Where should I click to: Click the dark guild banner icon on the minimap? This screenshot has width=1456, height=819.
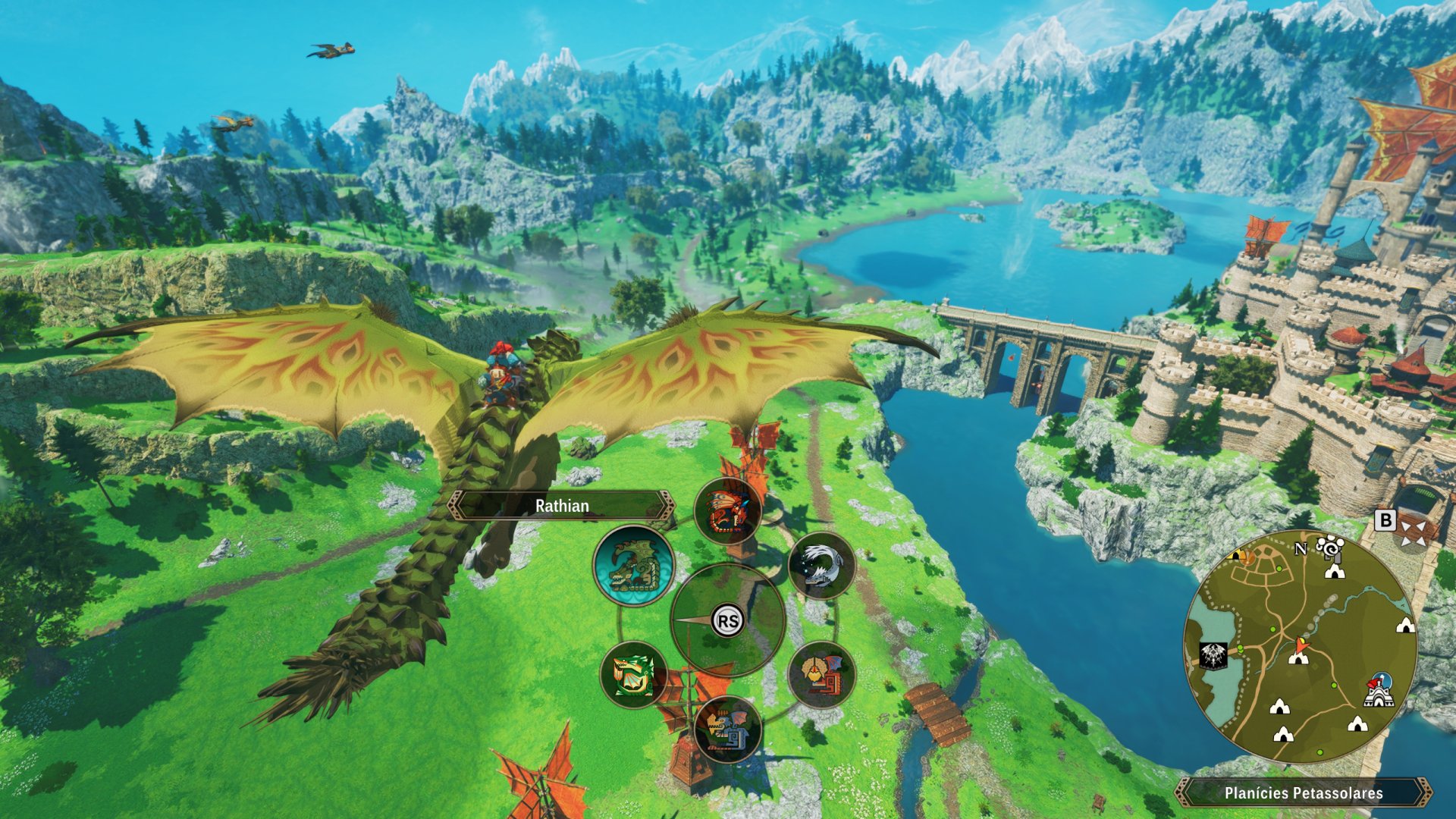pos(1213,657)
